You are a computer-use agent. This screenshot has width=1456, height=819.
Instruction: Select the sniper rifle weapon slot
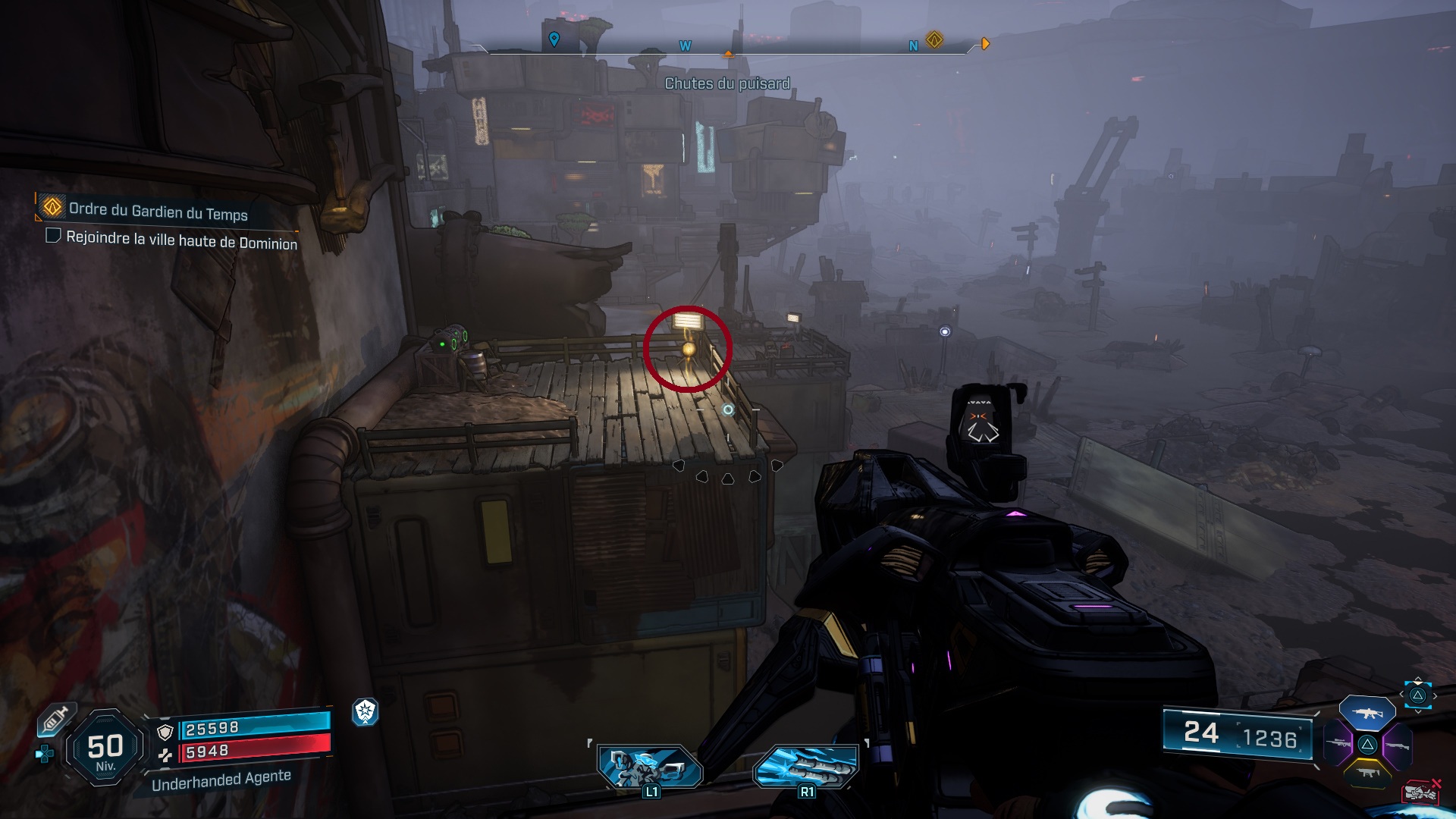tap(1338, 743)
